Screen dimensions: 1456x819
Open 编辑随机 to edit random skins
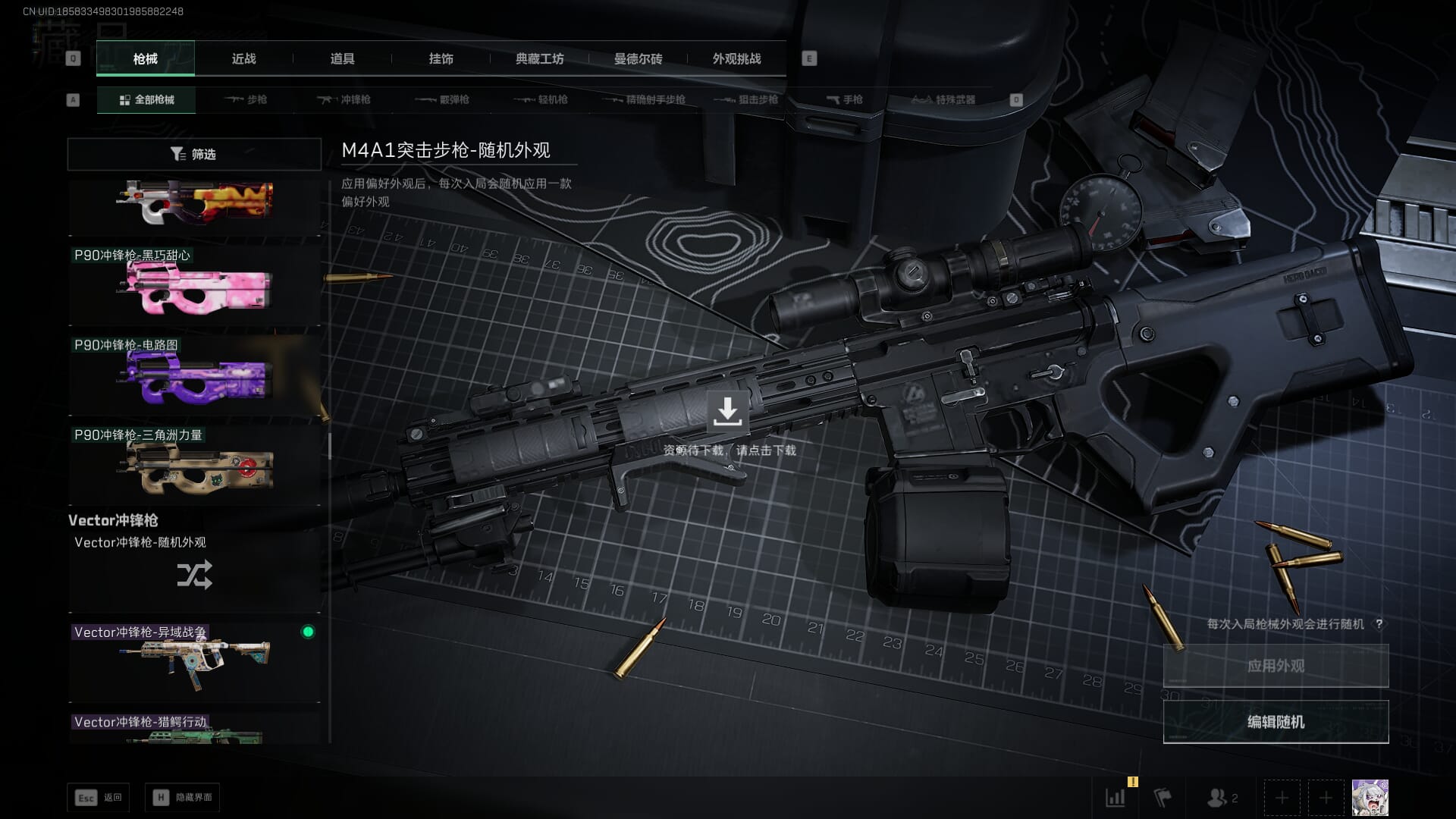tap(1276, 722)
